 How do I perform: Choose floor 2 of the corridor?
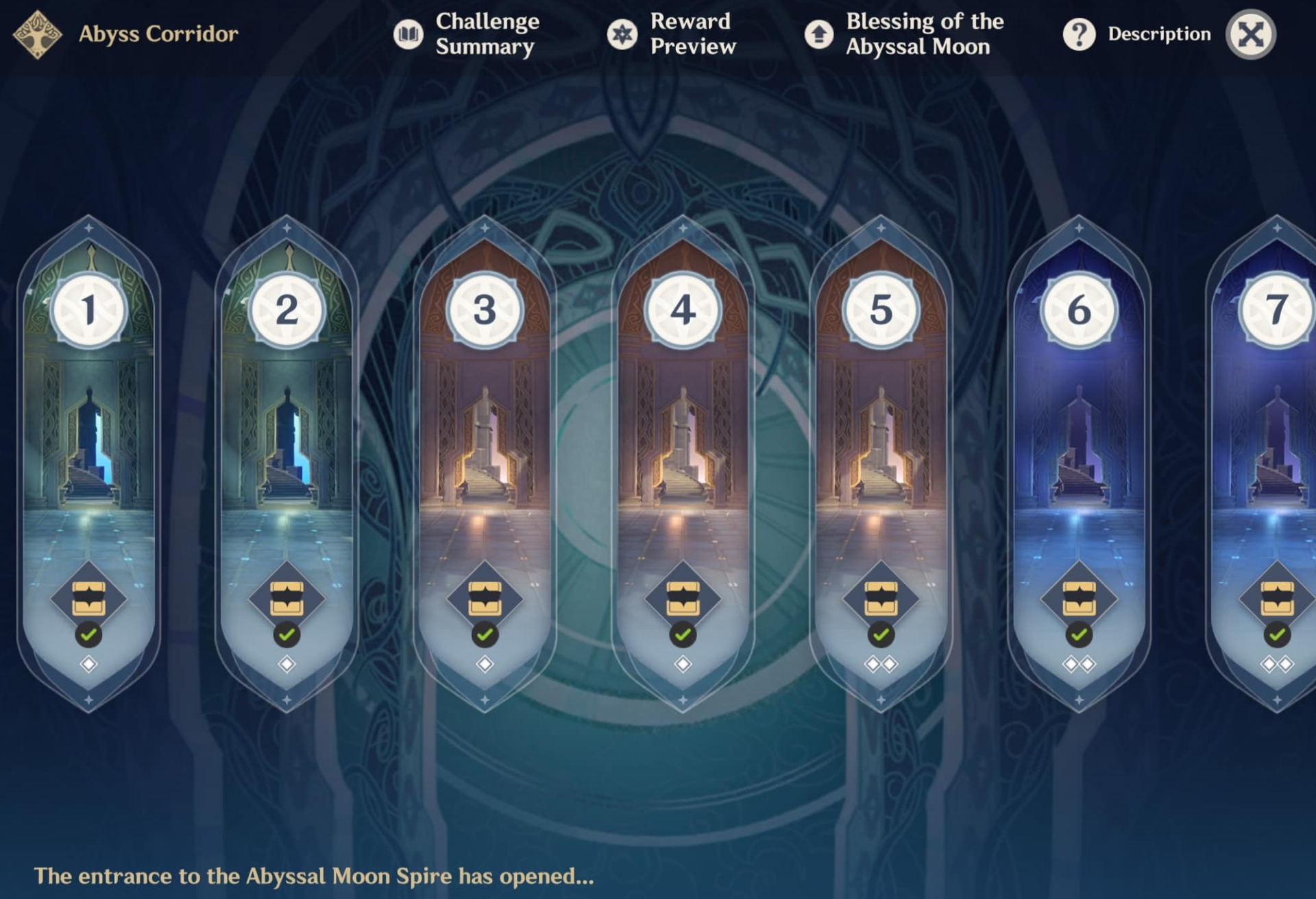coord(287,439)
